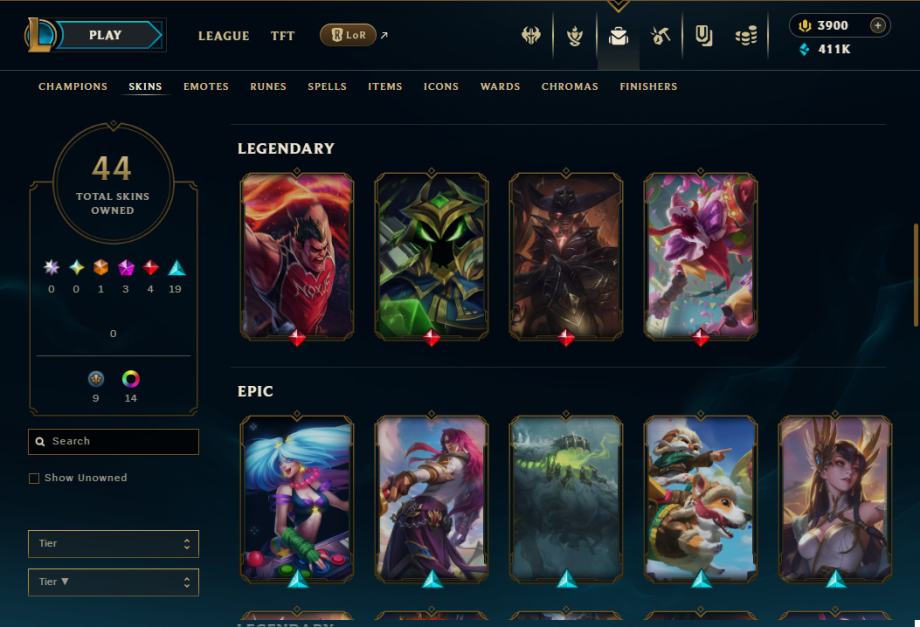View the Icons tab
The width and height of the screenshot is (920, 627).
(x=441, y=87)
